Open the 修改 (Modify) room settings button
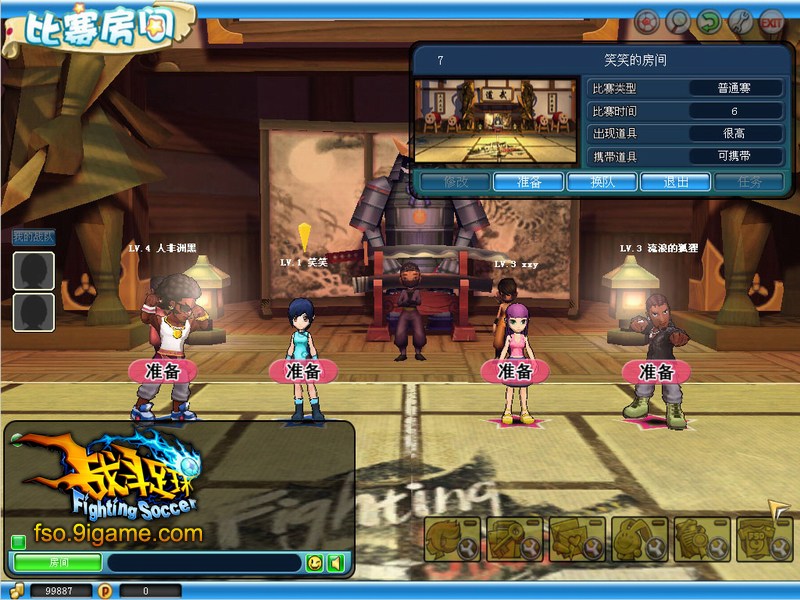 coord(454,182)
